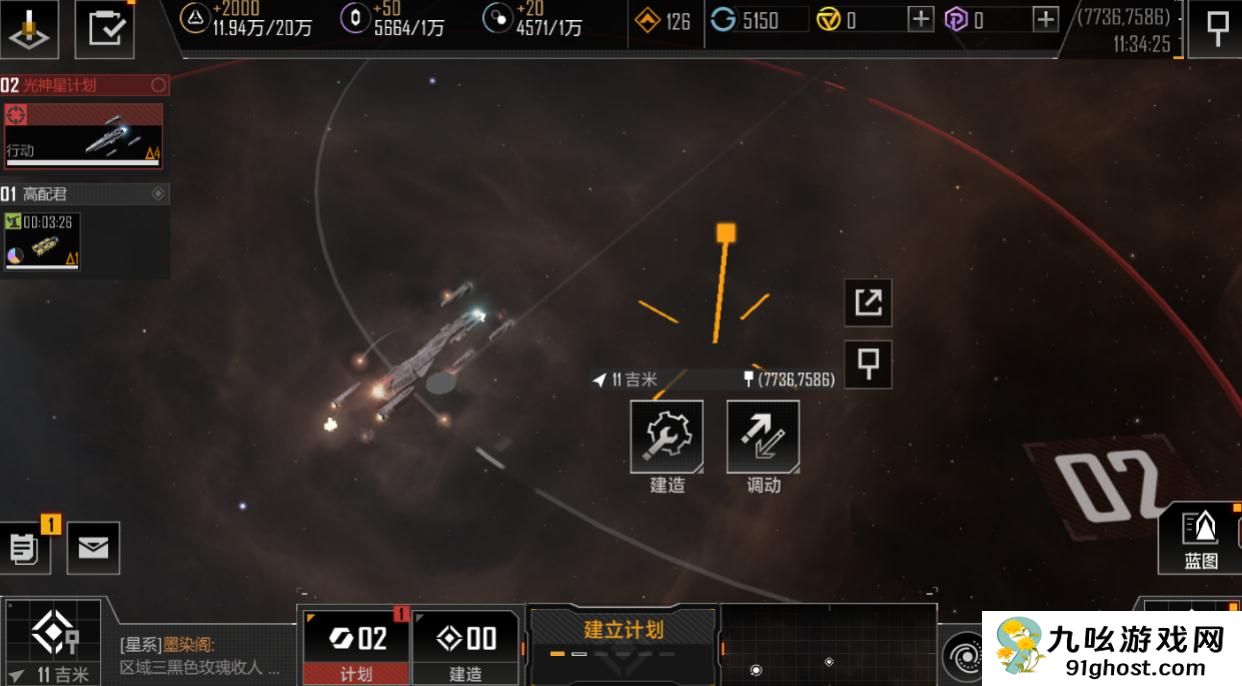Add more purple P currency

[1045, 19]
